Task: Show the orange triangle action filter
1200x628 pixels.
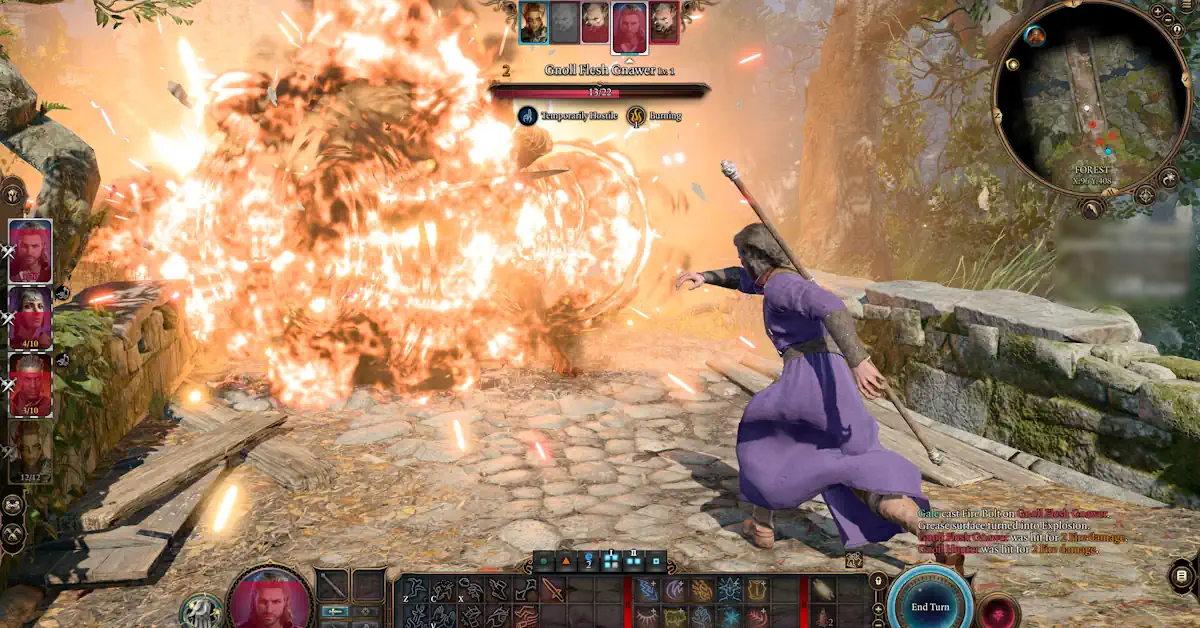Action: (566, 561)
